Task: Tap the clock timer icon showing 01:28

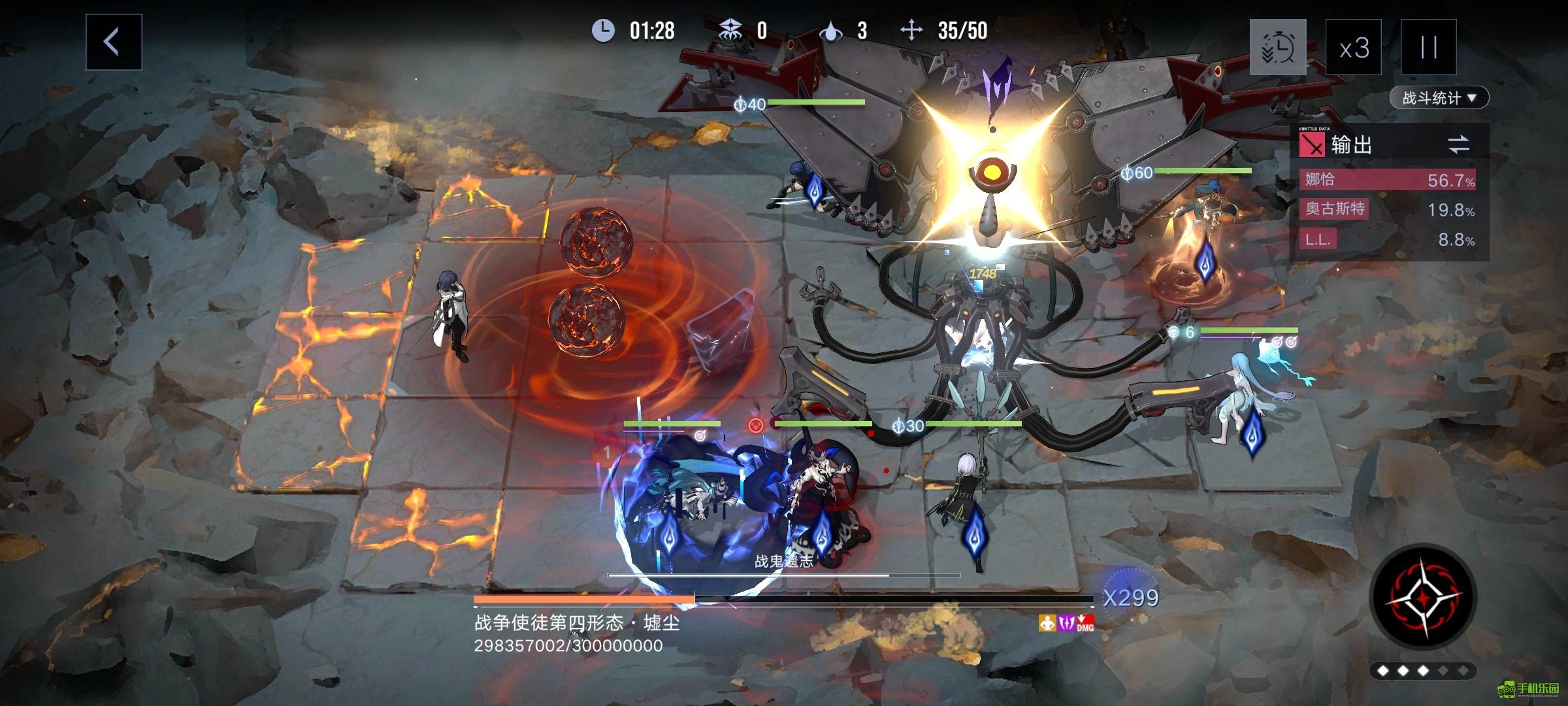Action: (x=604, y=31)
